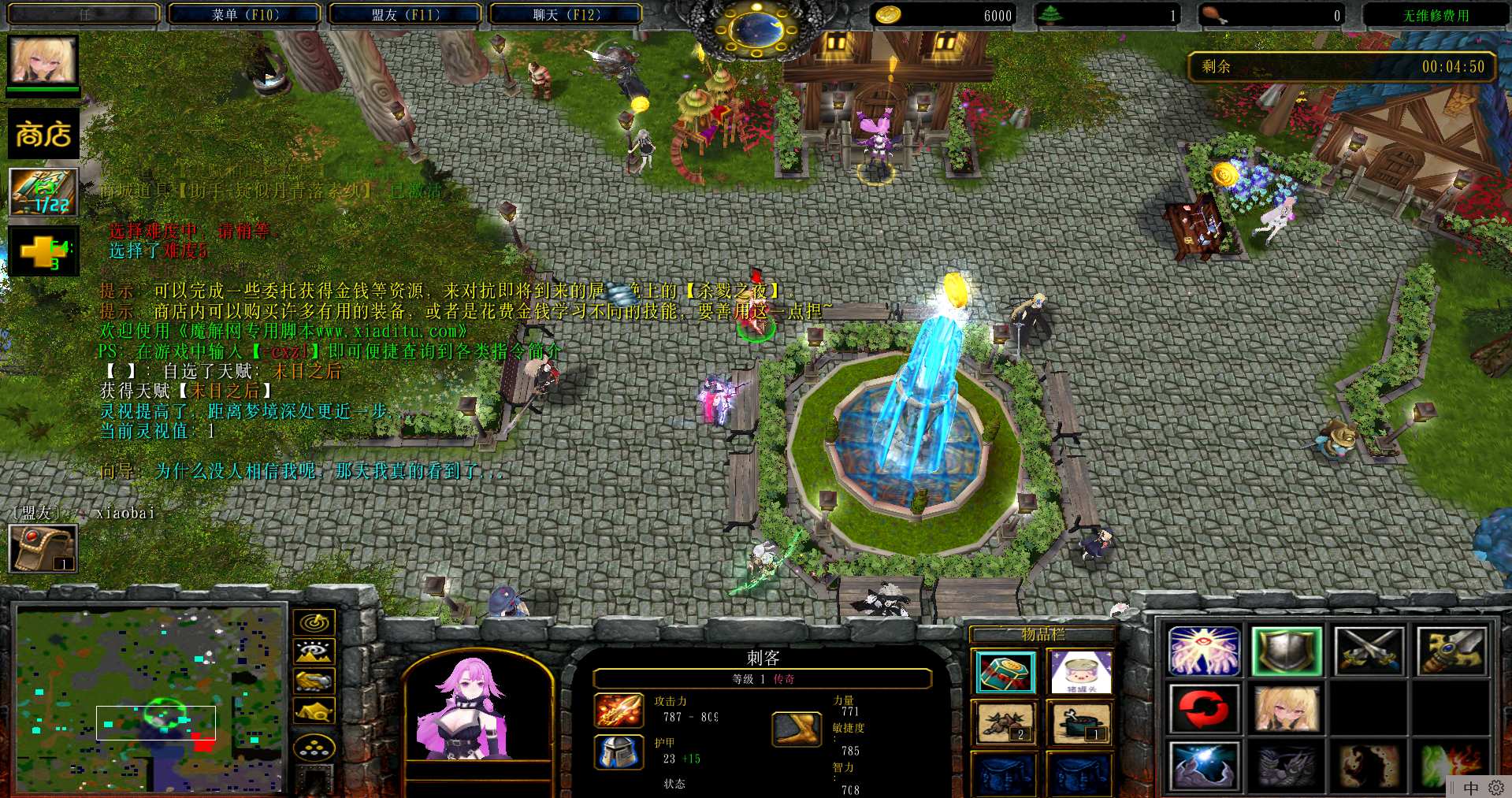Open the 菜单 (F10) menu
The image size is (1512, 798).
point(245,15)
